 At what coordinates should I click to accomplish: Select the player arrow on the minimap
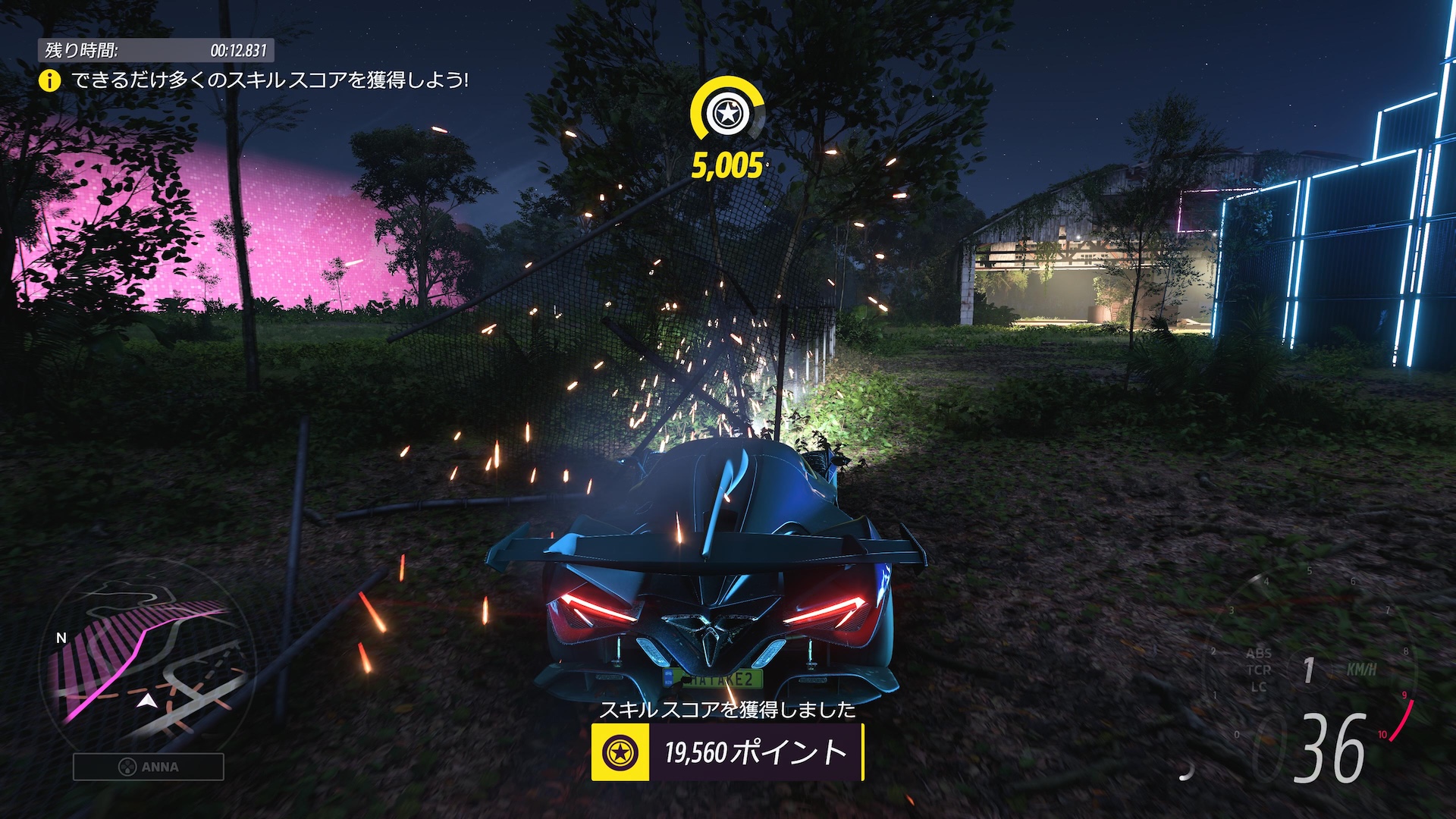(146, 701)
